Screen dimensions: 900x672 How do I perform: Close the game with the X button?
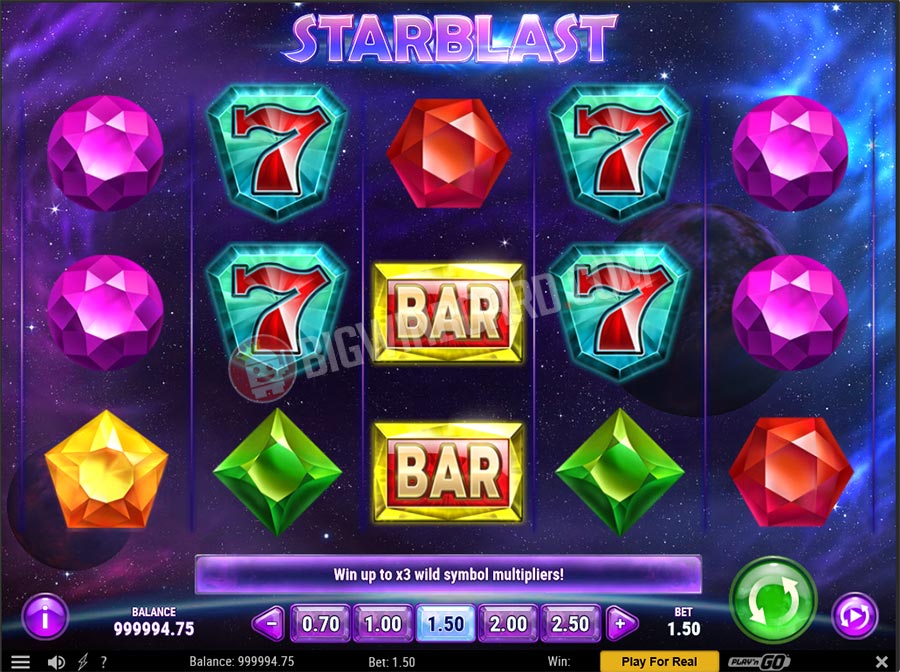coord(881,661)
